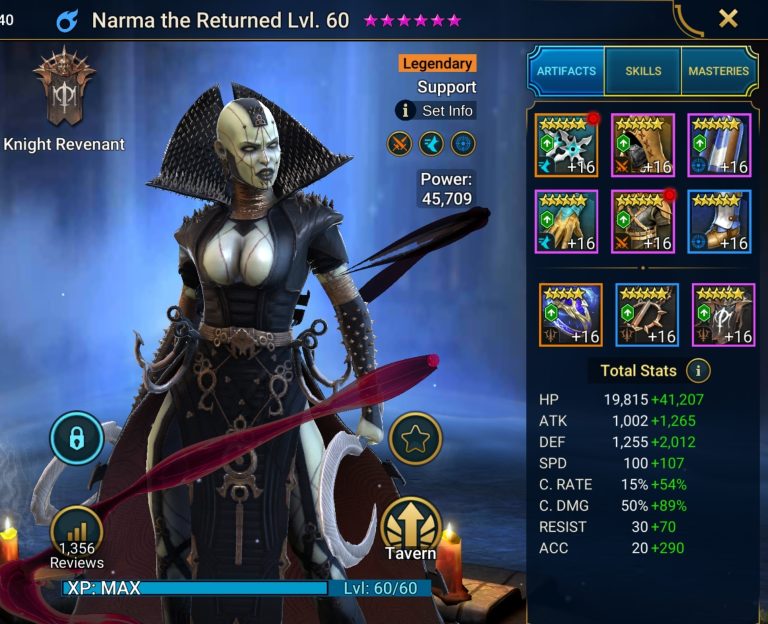Close the champion info screen
768x624 pixels.
pyautogui.click(x=728, y=19)
